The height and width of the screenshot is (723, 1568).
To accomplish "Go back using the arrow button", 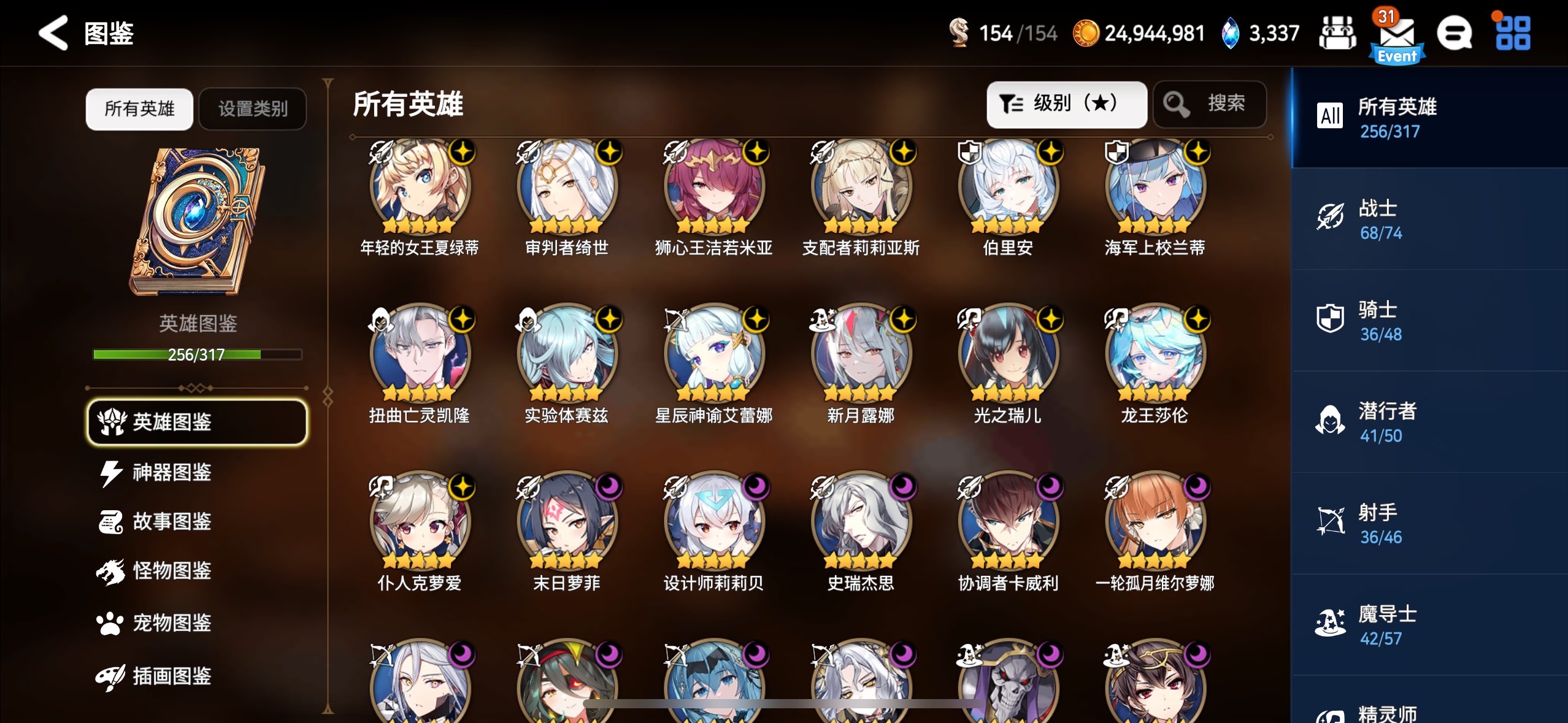I will (x=53, y=33).
